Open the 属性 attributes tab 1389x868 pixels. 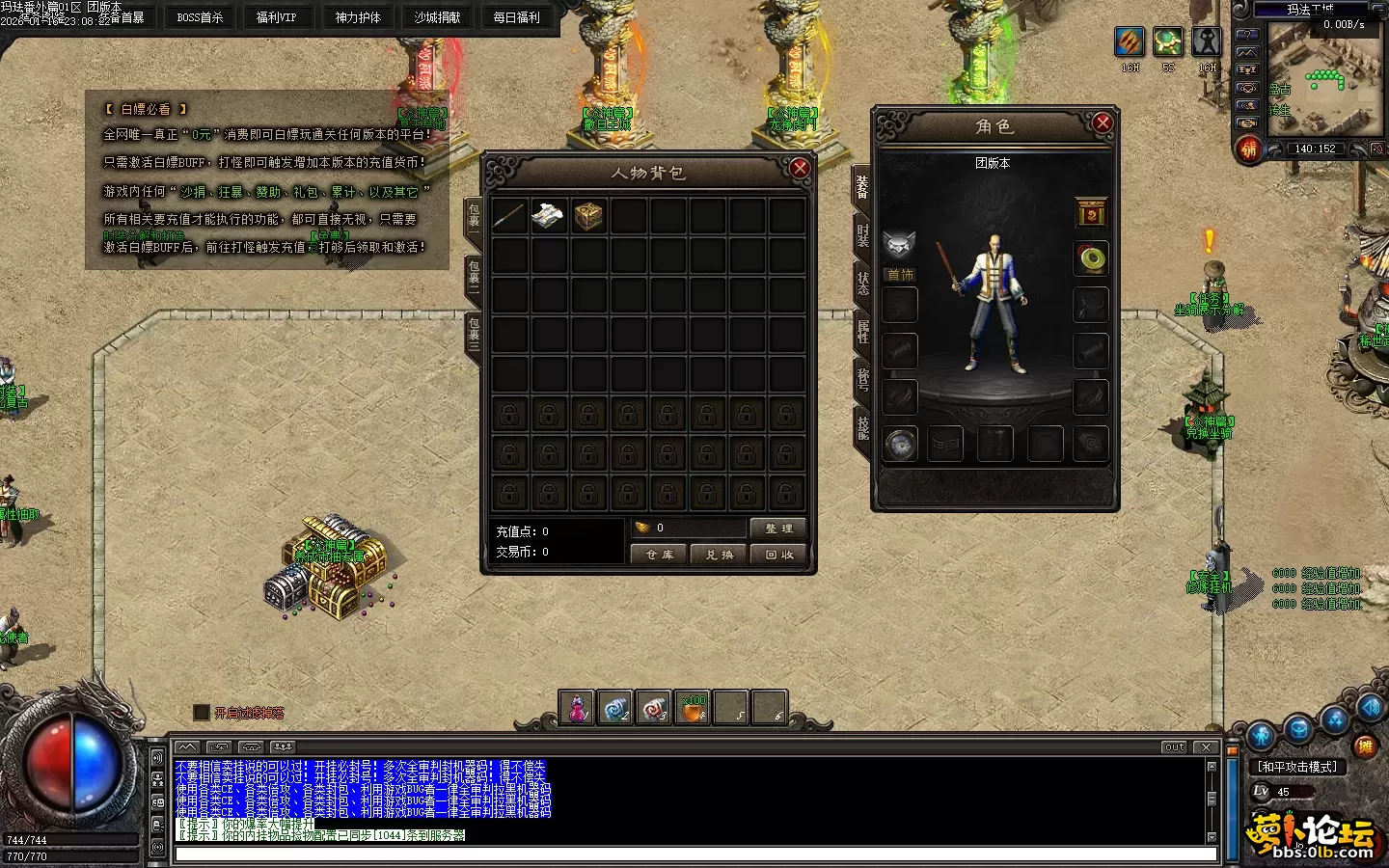862,331
